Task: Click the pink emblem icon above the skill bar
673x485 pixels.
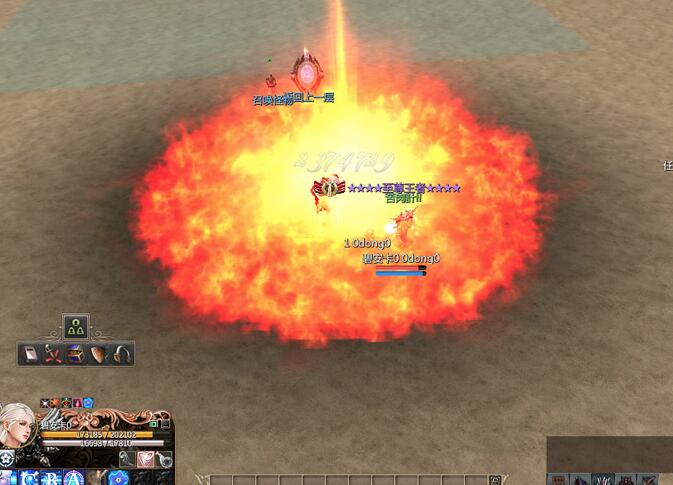Action: tap(146, 459)
